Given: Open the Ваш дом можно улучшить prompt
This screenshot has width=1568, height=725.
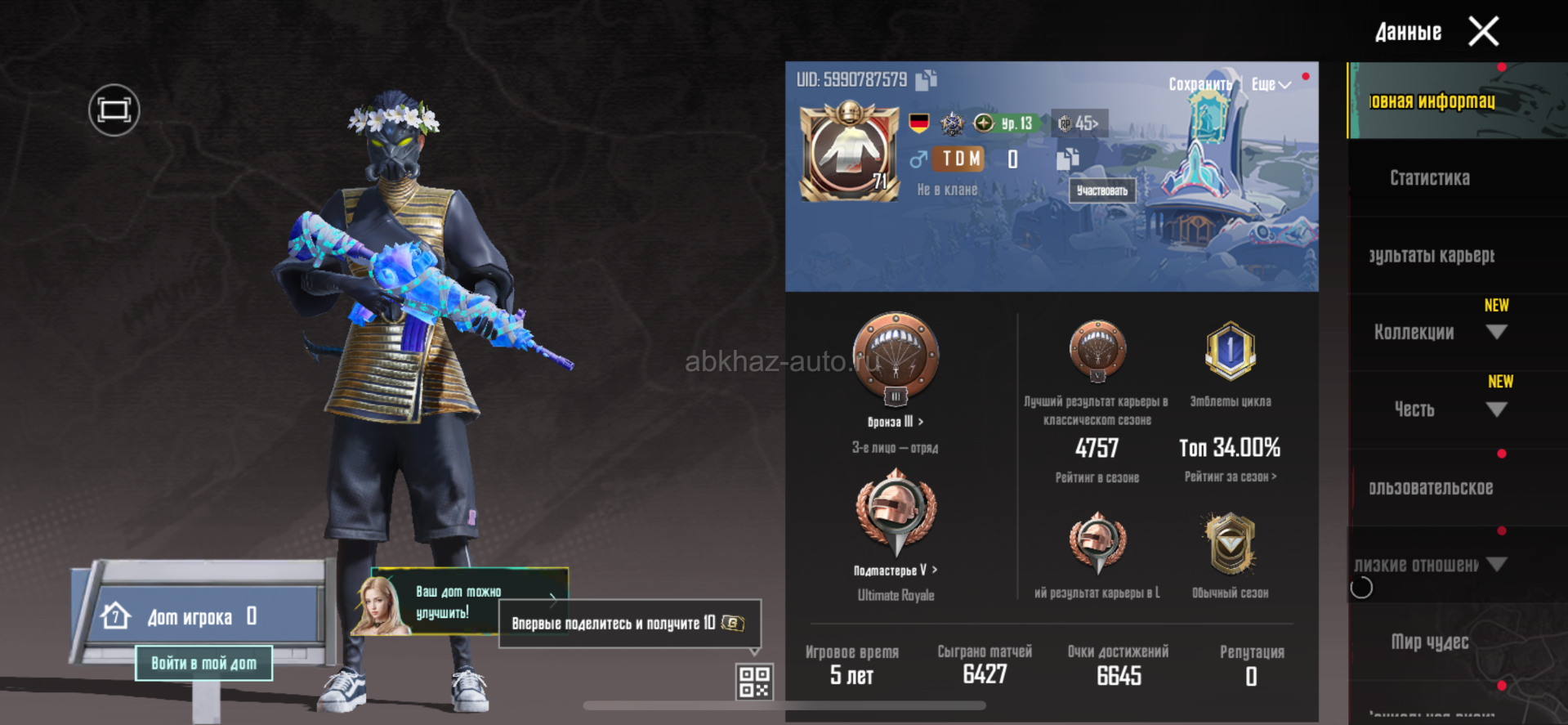Looking at the screenshot, I should [460, 602].
